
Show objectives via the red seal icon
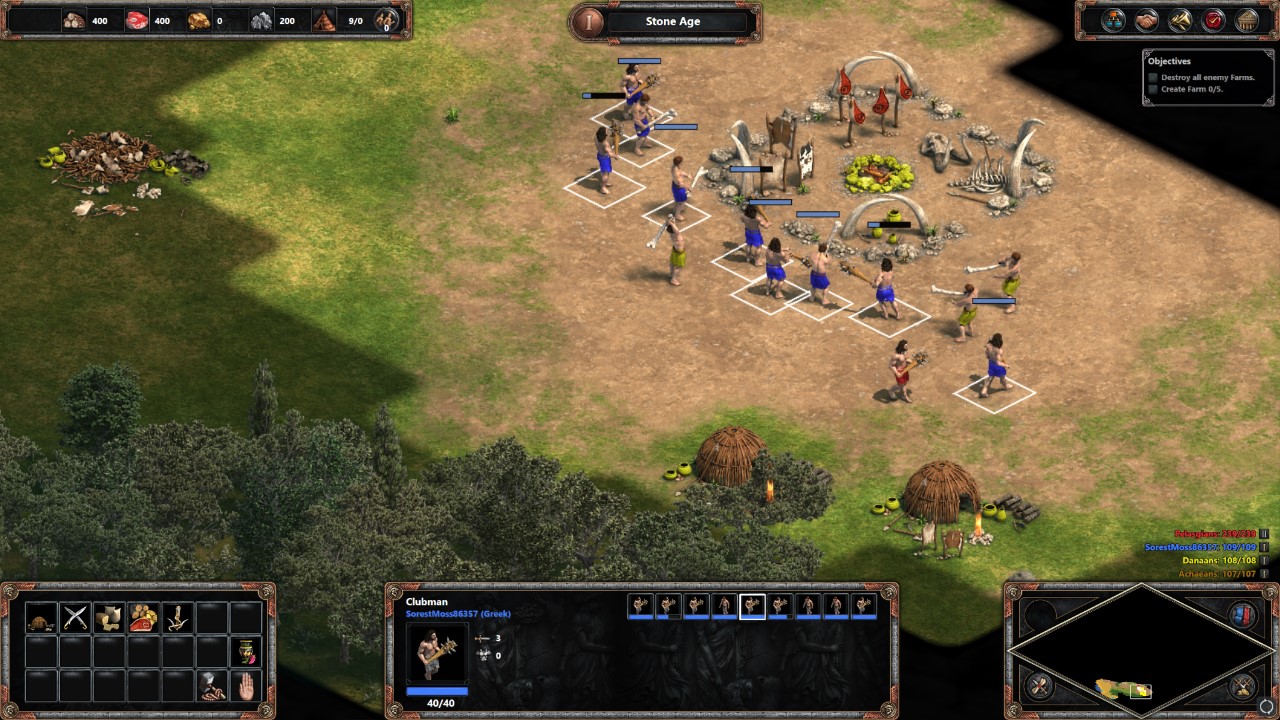pyautogui.click(x=1212, y=19)
